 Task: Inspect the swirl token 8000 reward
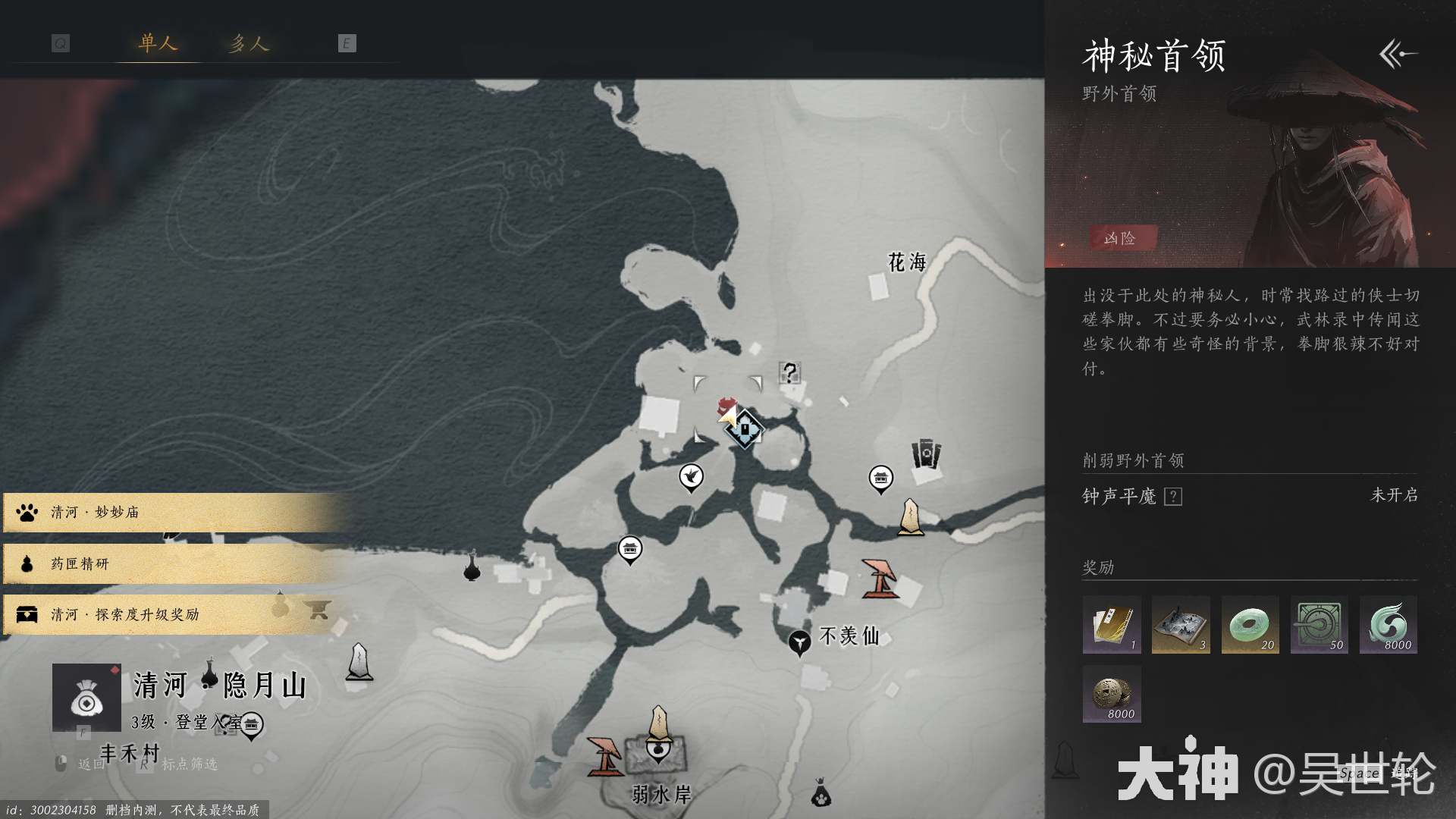[x=1389, y=625]
